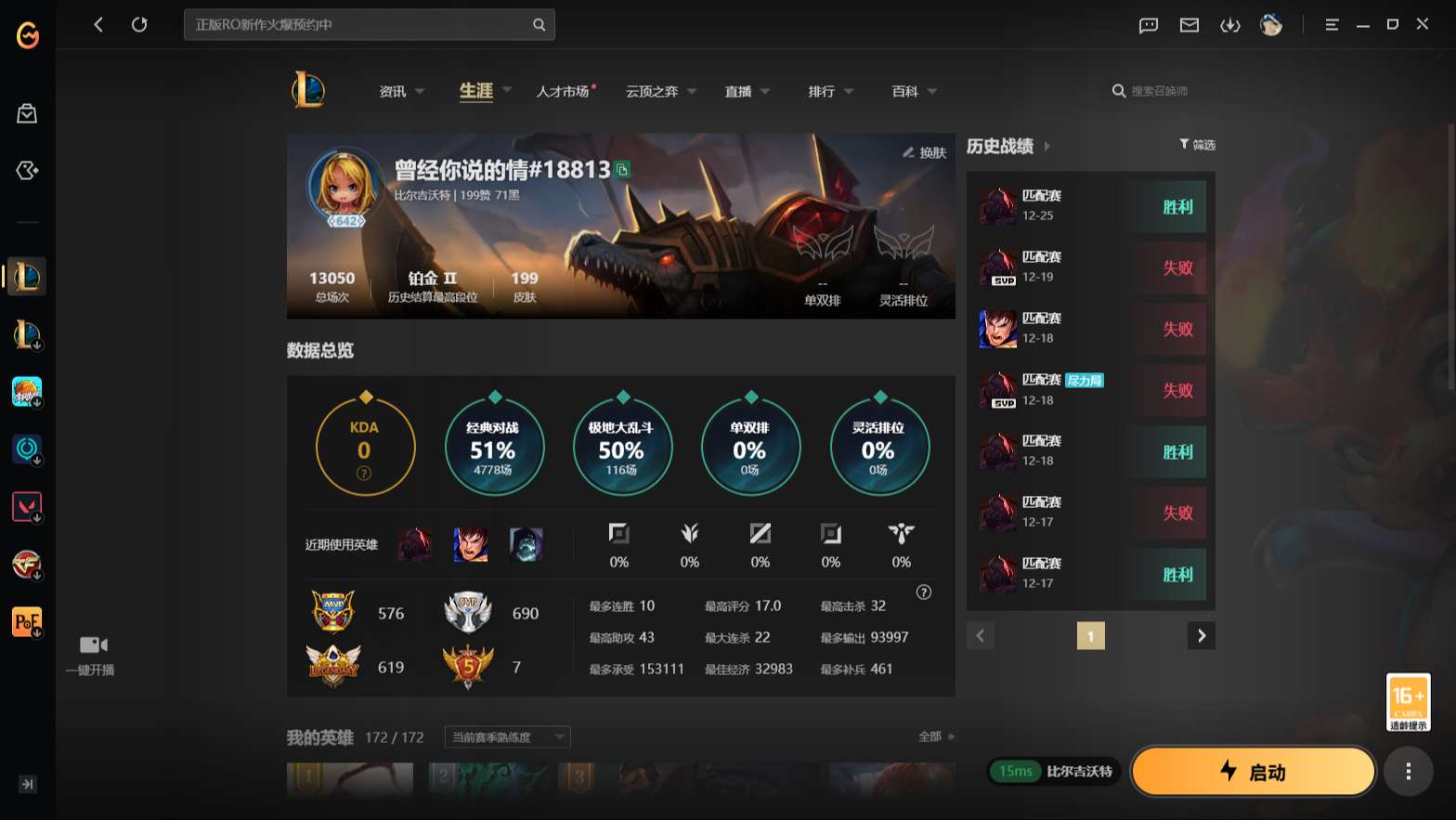Click the next page arrow in match history

[1201, 635]
